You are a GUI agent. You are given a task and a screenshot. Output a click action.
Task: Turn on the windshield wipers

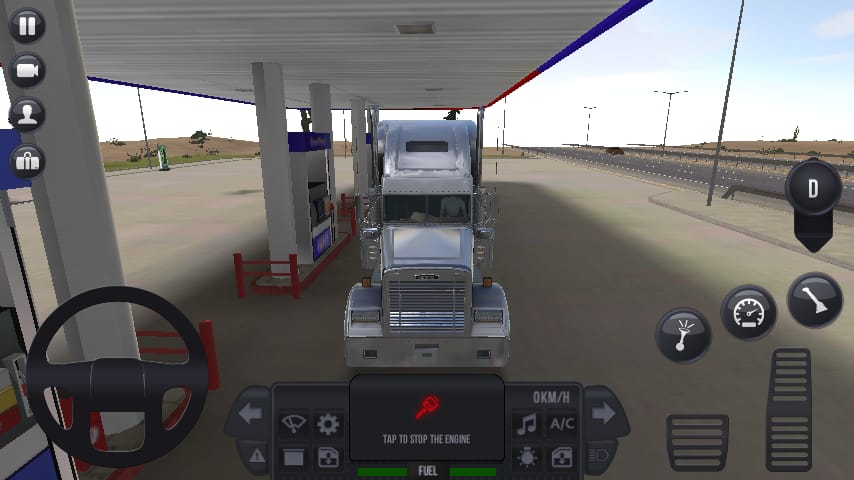click(x=293, y=423)
